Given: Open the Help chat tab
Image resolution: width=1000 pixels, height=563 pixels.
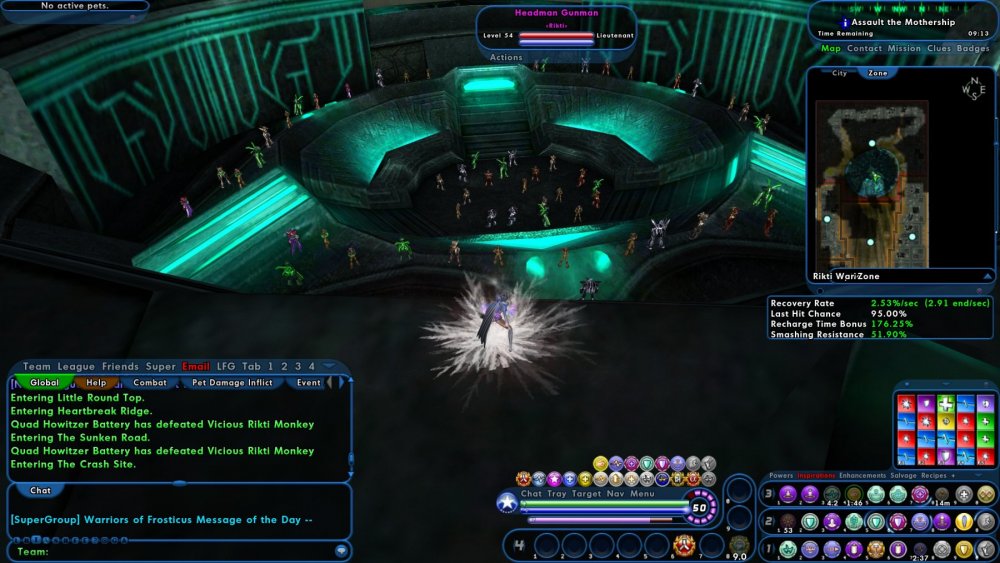Looking at the screenshot, I should (x=96, y=382).
